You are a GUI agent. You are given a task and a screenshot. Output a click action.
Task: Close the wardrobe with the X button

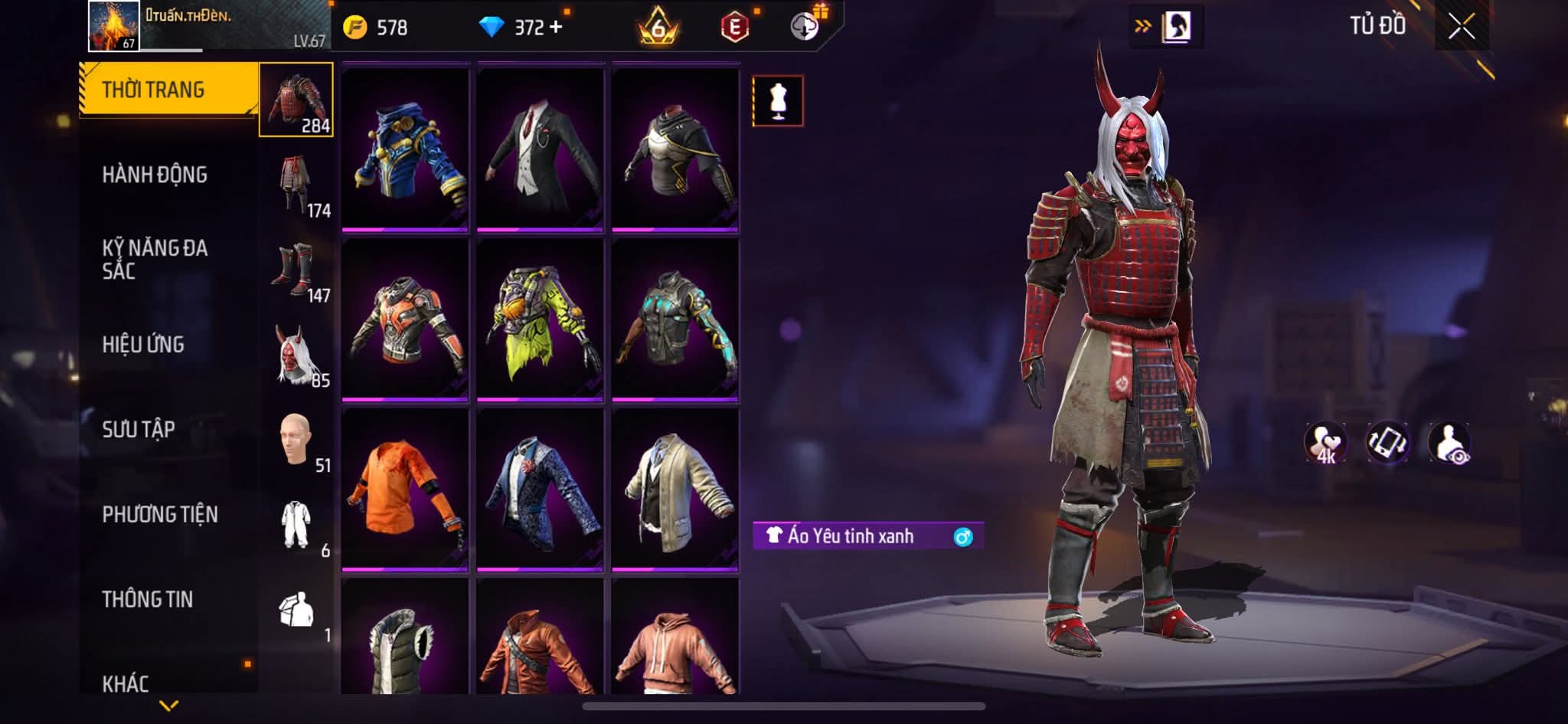[x=1461, y=28]
